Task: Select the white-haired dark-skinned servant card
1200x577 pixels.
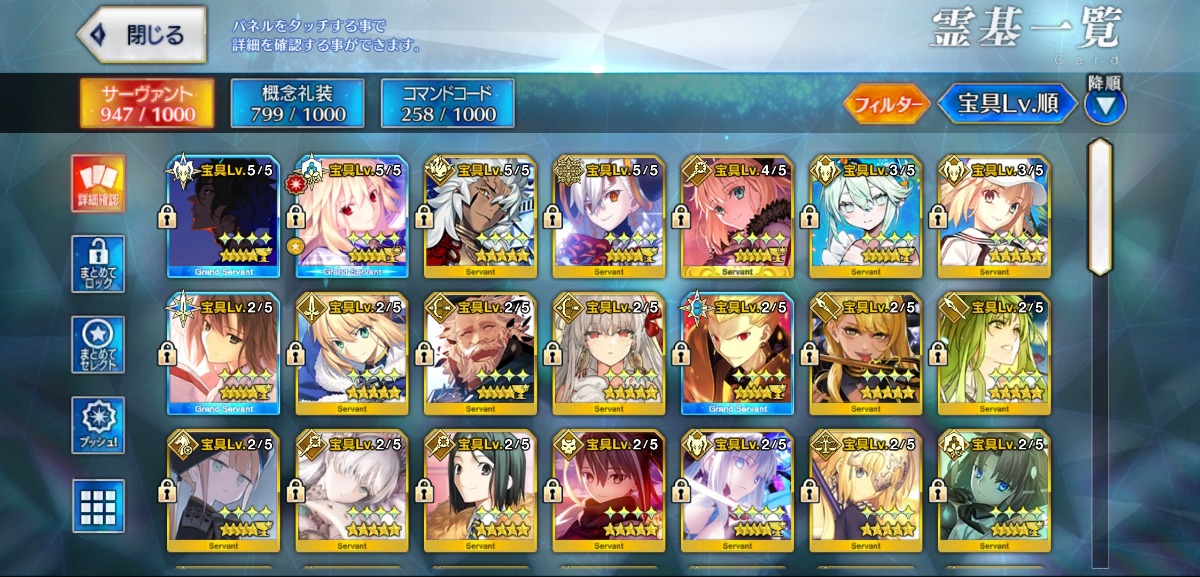Action: pos(480,216)
